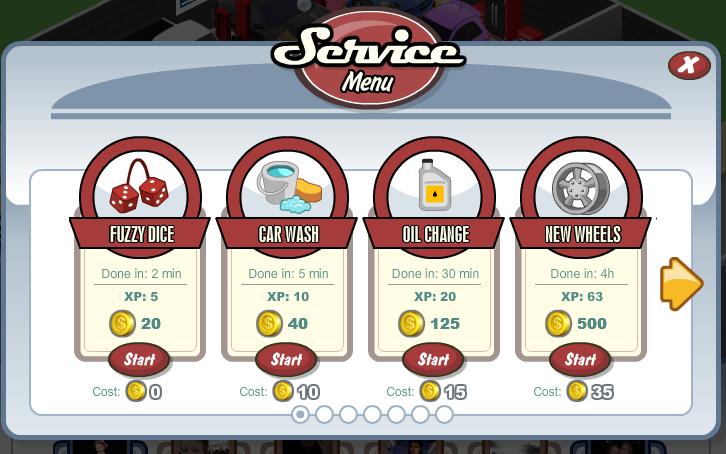Viewport: 726px width, 454px height.
Task: Start the Car Wash service
Action: 286,359
